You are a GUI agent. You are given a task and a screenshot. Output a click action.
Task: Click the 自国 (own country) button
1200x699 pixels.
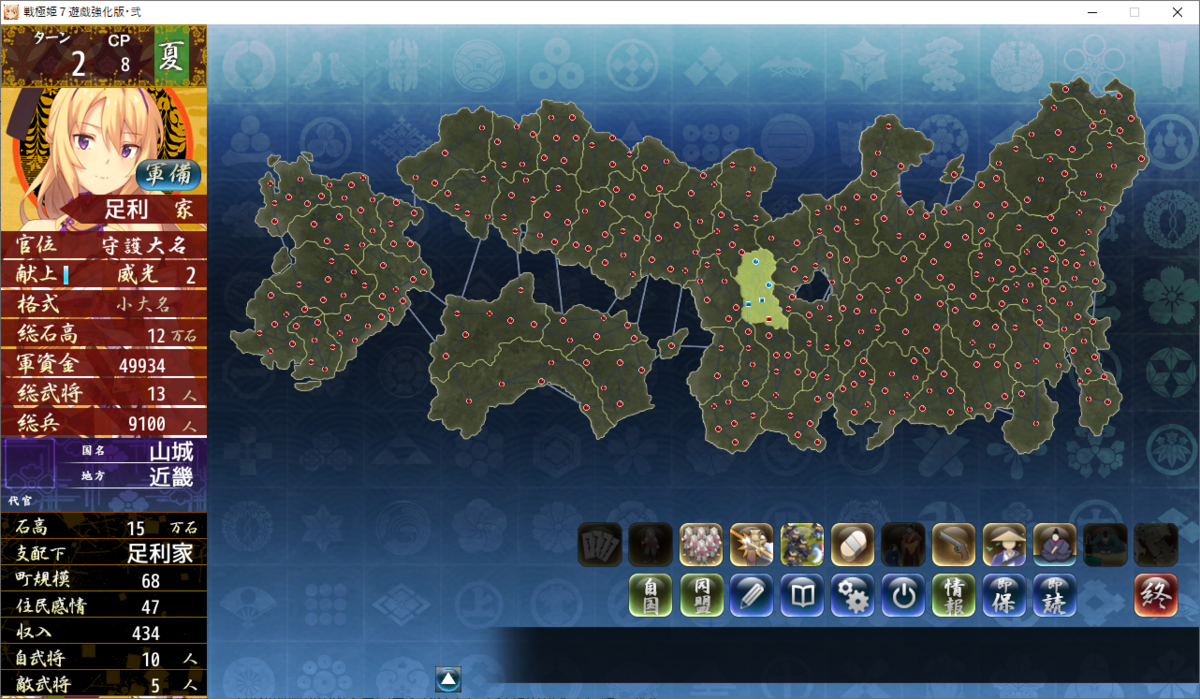coord(650,595)
